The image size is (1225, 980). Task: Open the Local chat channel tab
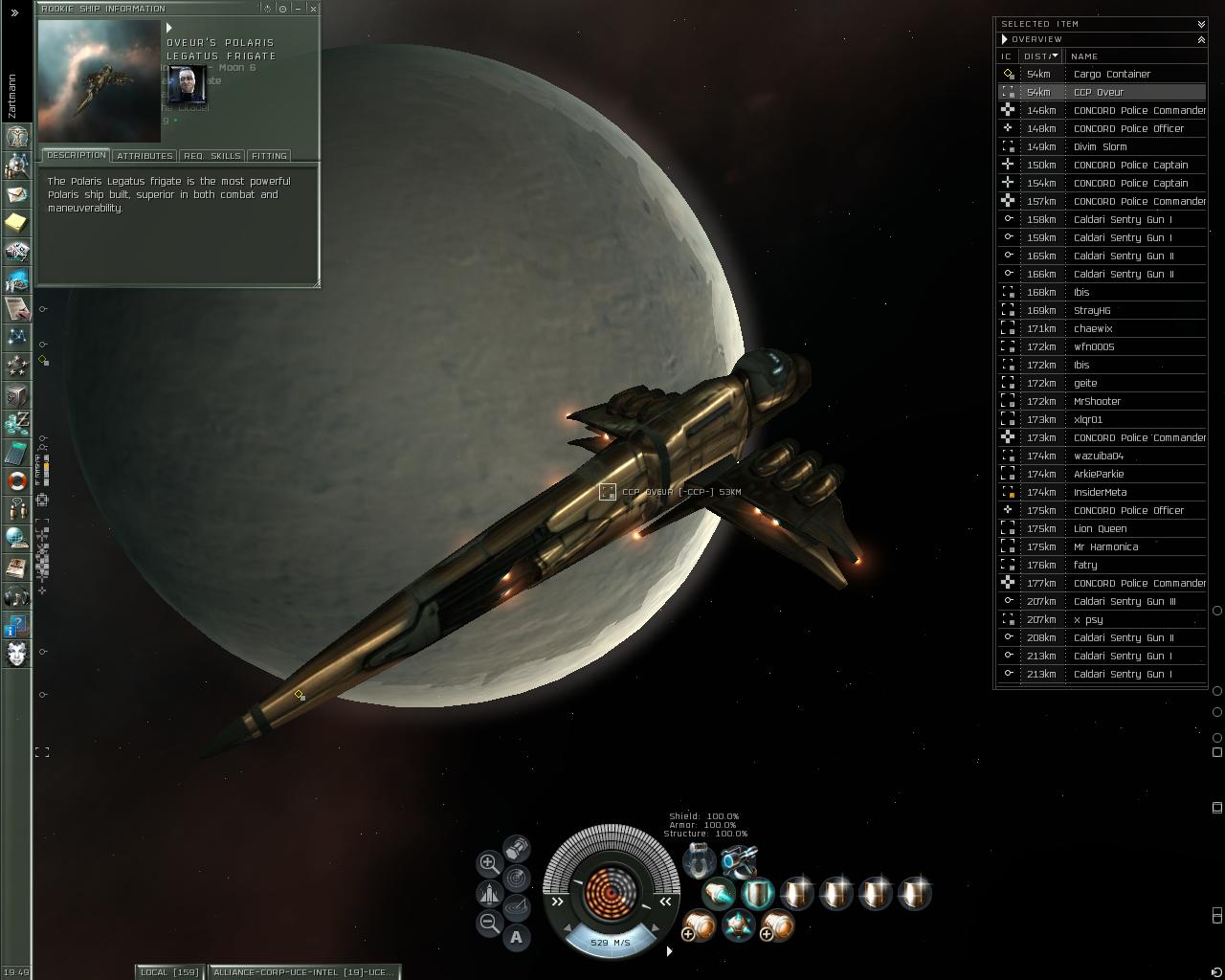coord(169,972)
